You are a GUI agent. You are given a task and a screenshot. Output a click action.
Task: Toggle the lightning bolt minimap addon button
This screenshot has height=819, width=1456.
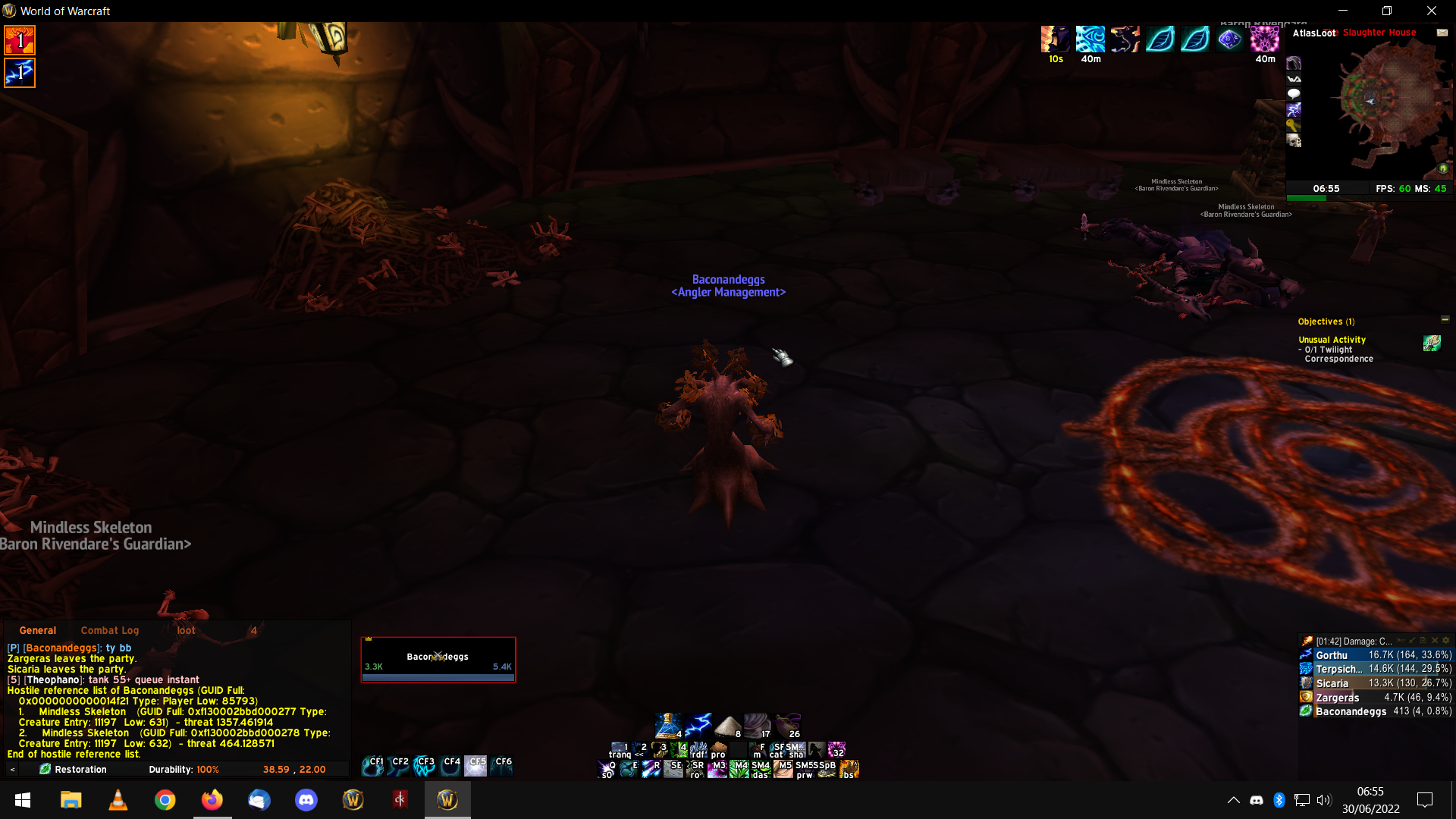pos(1294,110)
